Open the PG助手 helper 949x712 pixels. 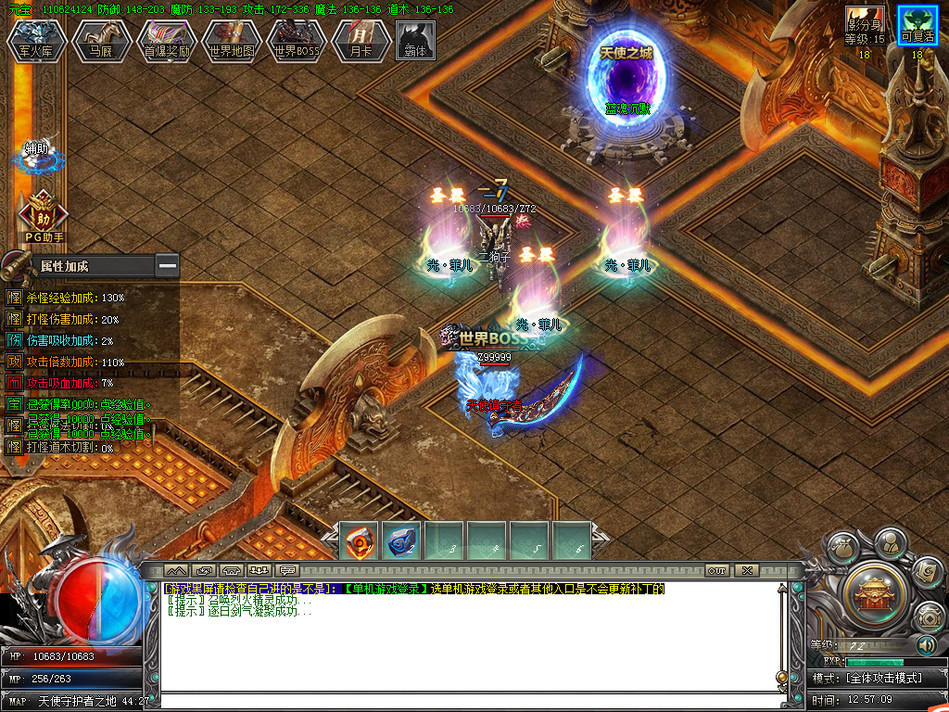click(42, 217)
